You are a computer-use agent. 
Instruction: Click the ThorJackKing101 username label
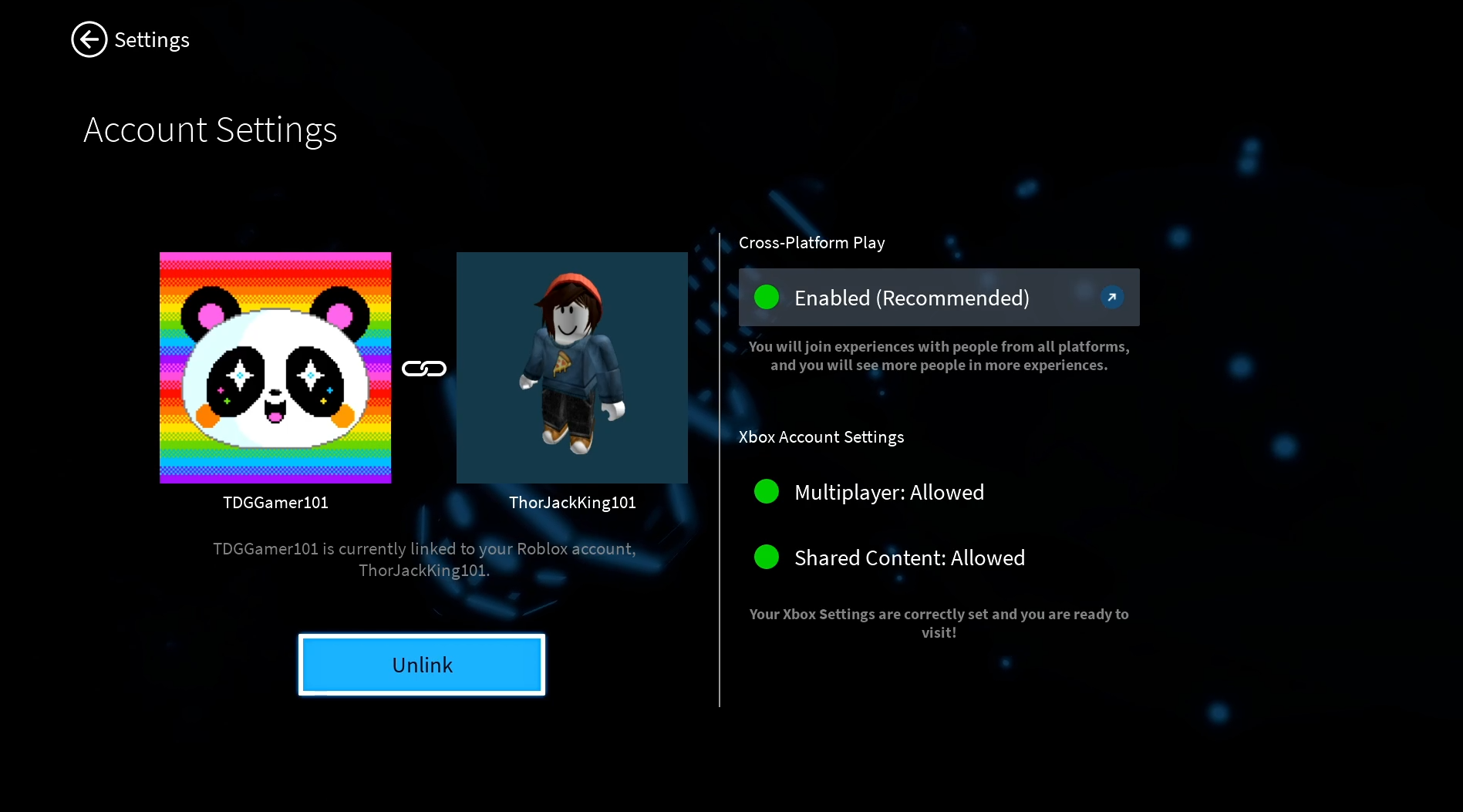click(572, 502)
